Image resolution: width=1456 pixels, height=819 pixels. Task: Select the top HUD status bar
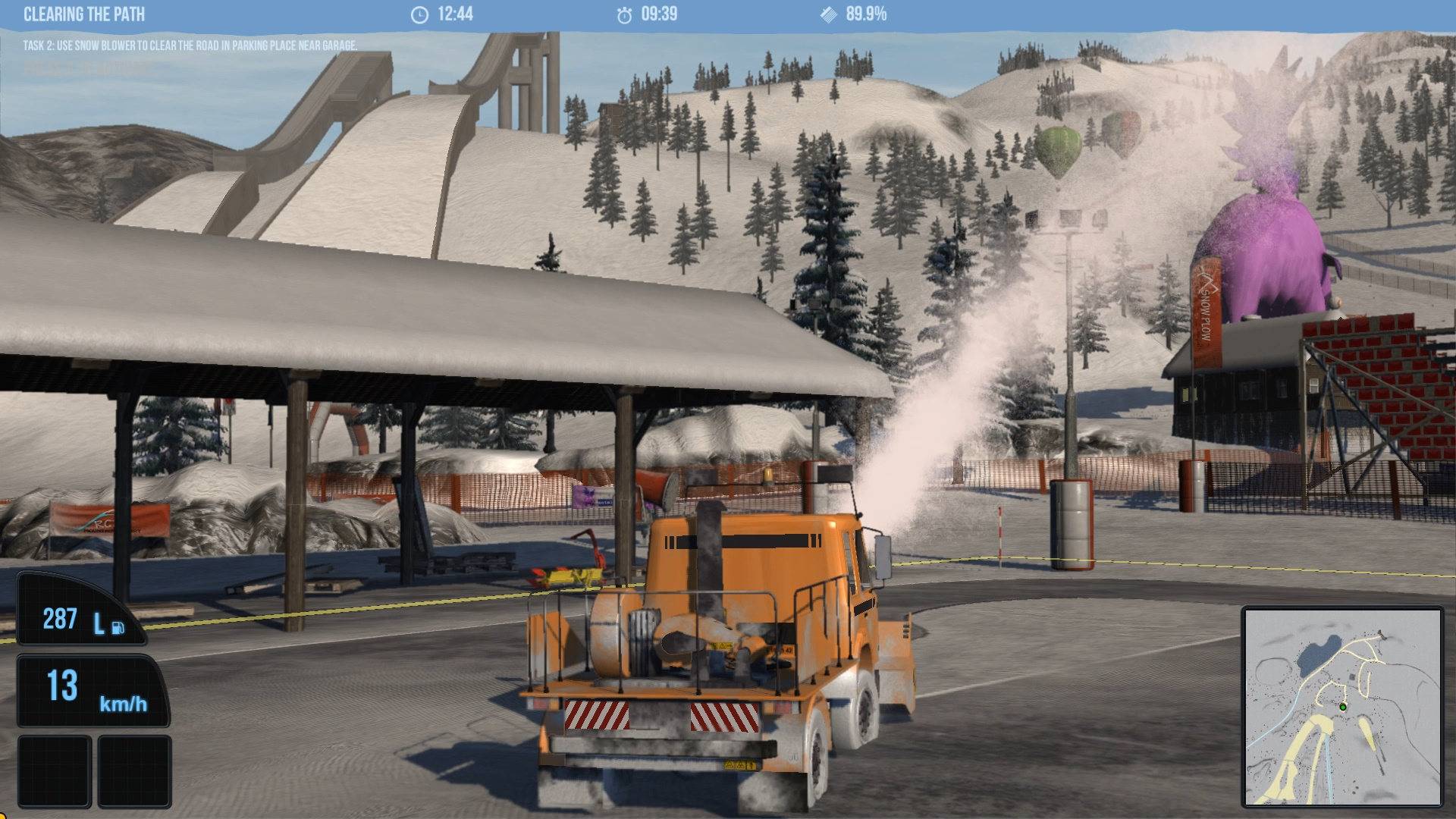point(728,13)
